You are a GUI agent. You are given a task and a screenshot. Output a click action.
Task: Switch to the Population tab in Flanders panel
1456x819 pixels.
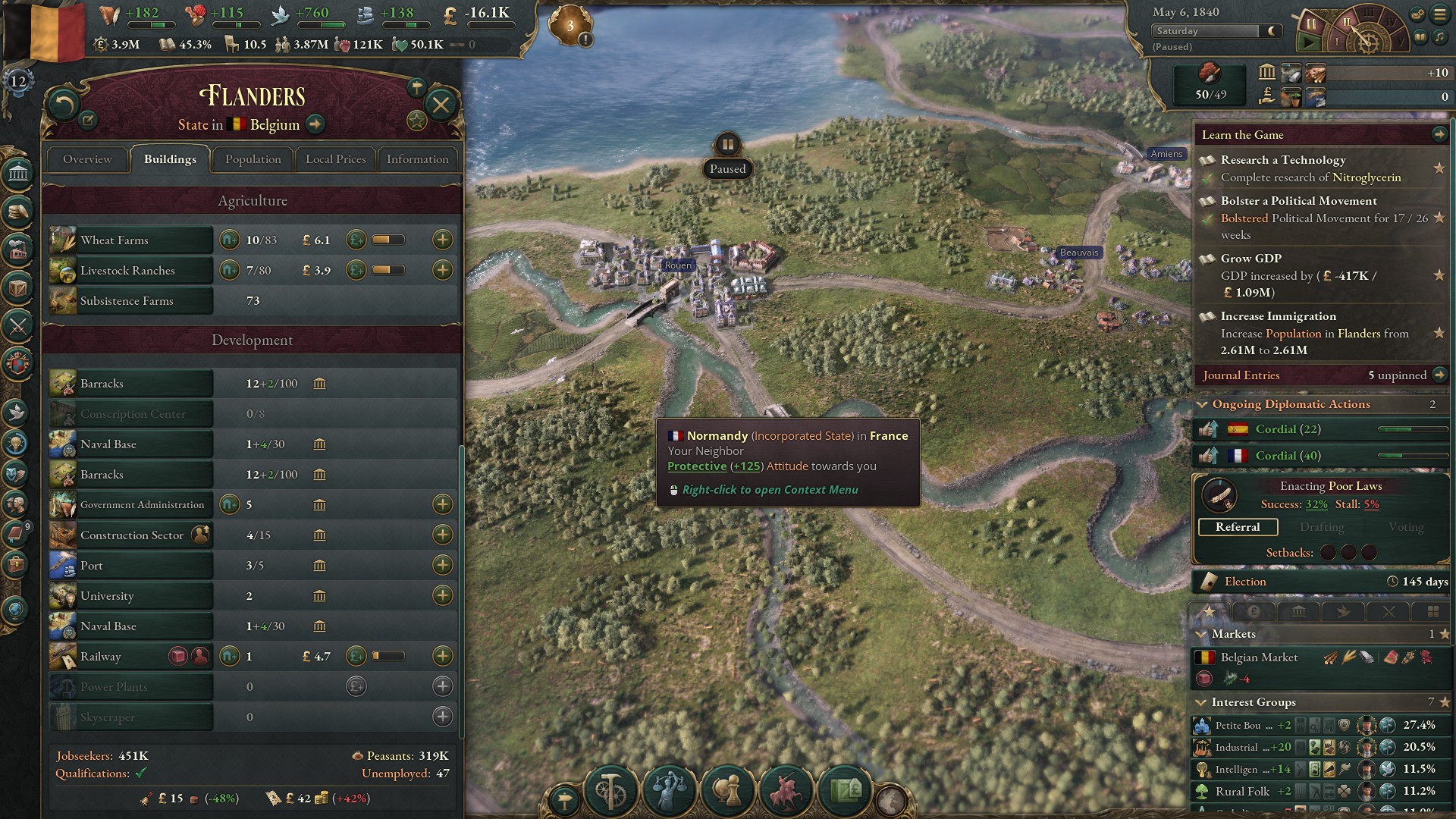coord(253,159)
